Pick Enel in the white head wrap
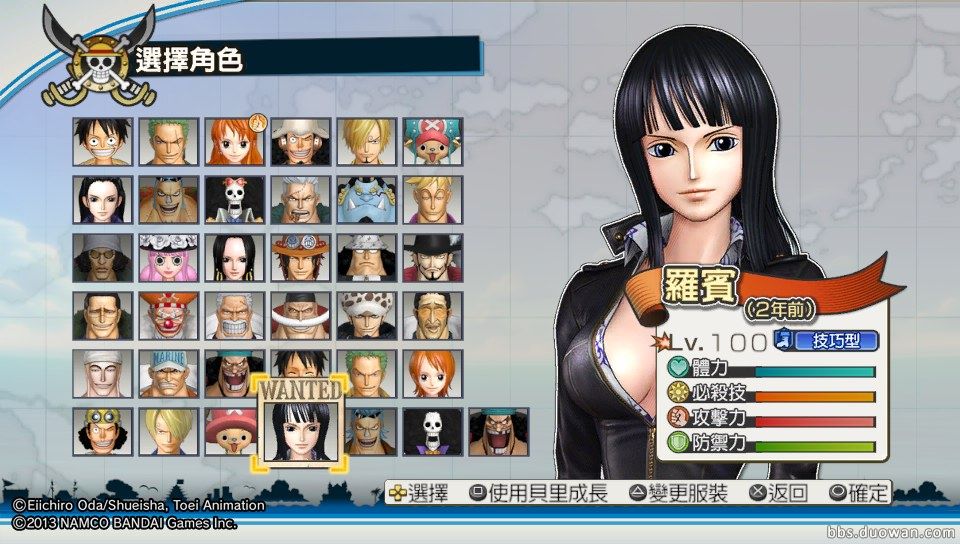This screenshot has width=960, height=544. pyautogui.click(x=102, y=374)
